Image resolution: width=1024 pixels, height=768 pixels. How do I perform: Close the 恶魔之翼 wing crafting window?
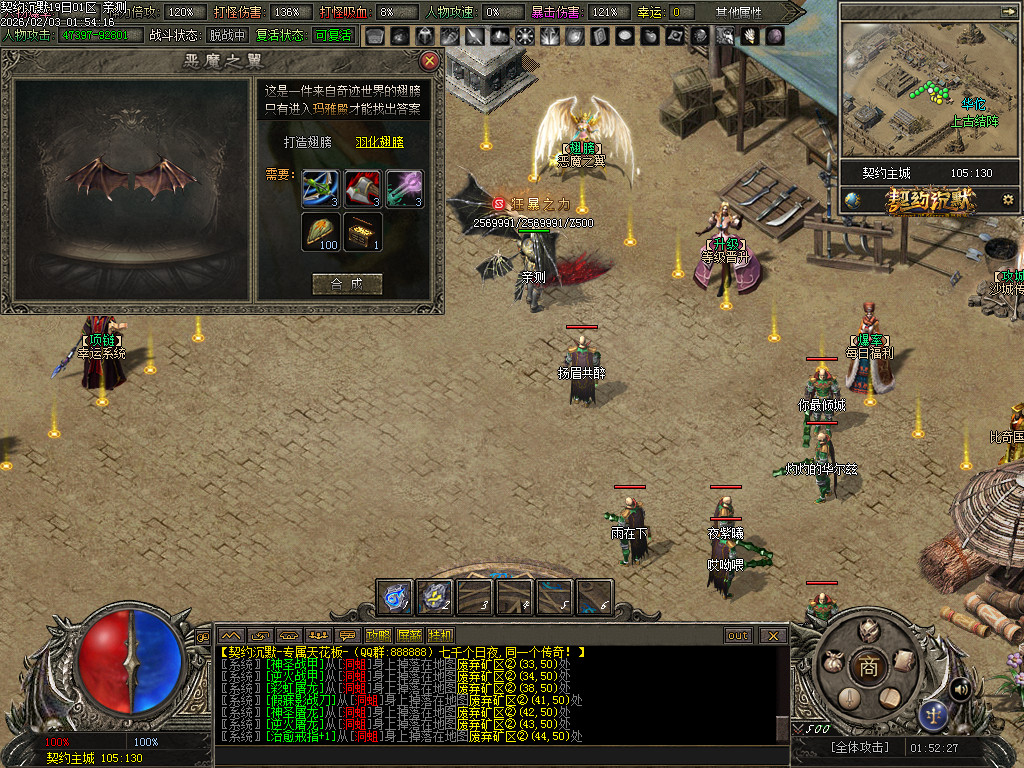coord(430,61)
